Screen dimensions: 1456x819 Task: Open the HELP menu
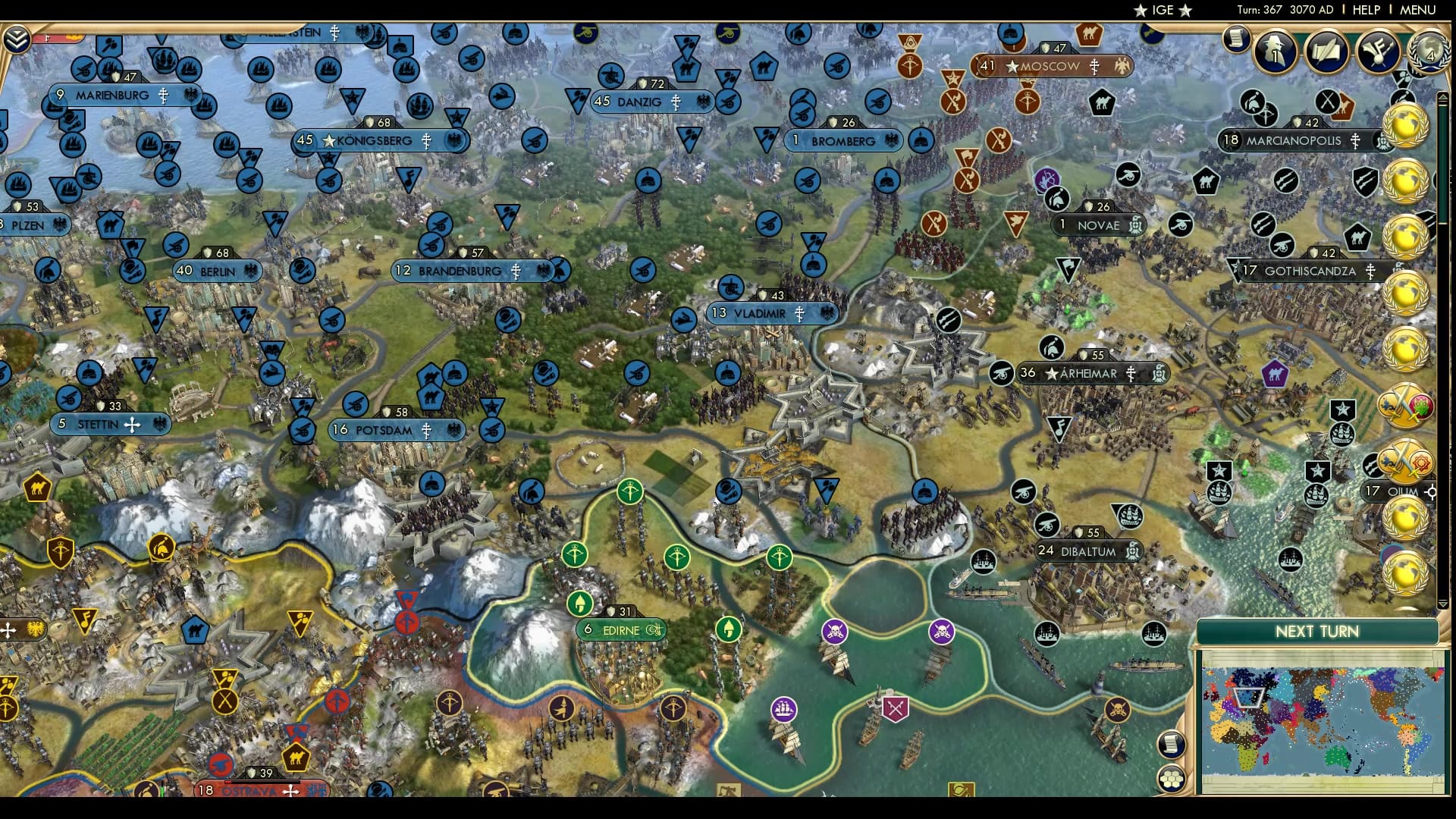point(1364,10)
